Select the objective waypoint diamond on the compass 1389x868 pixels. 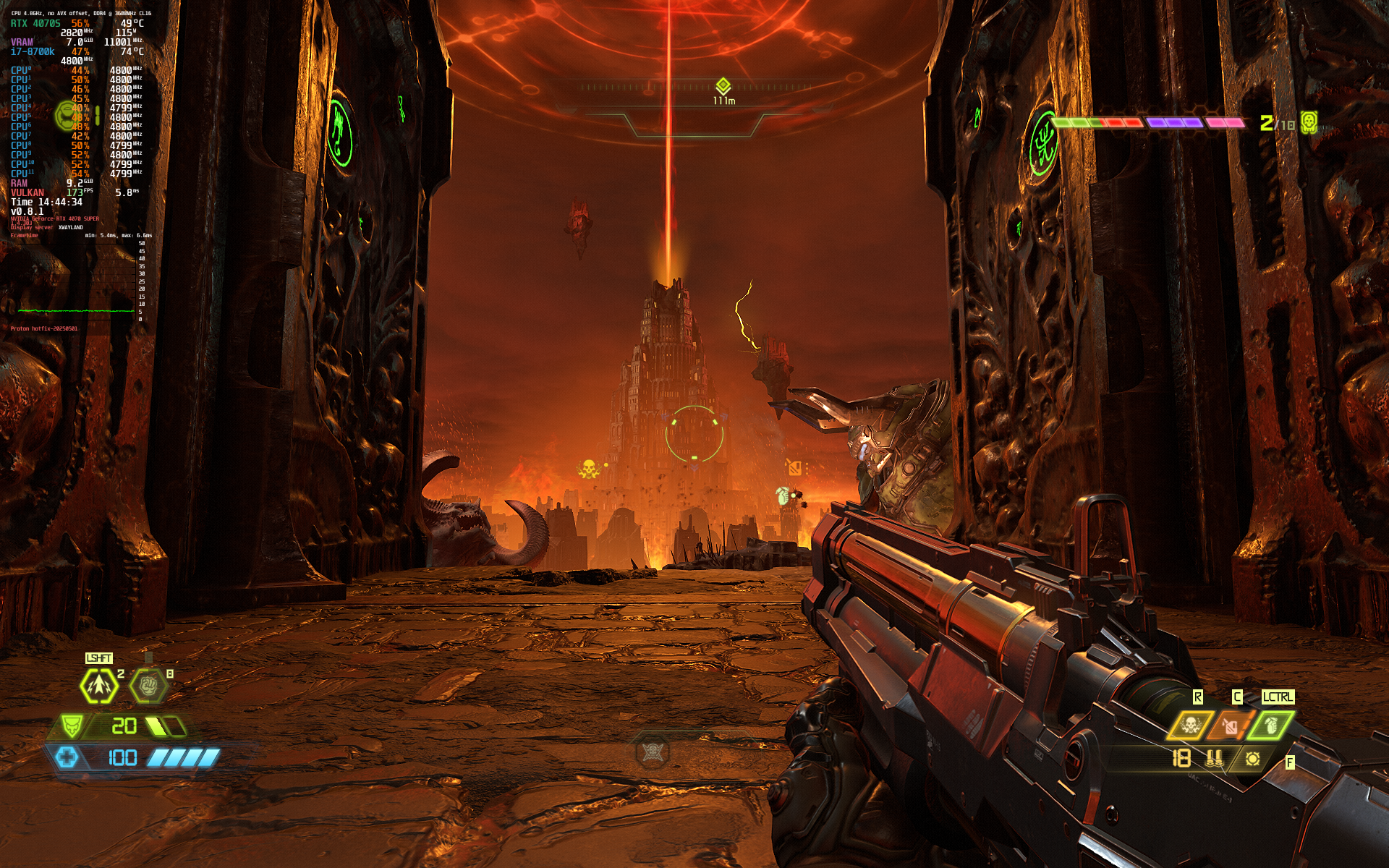(x=723, y=86)
